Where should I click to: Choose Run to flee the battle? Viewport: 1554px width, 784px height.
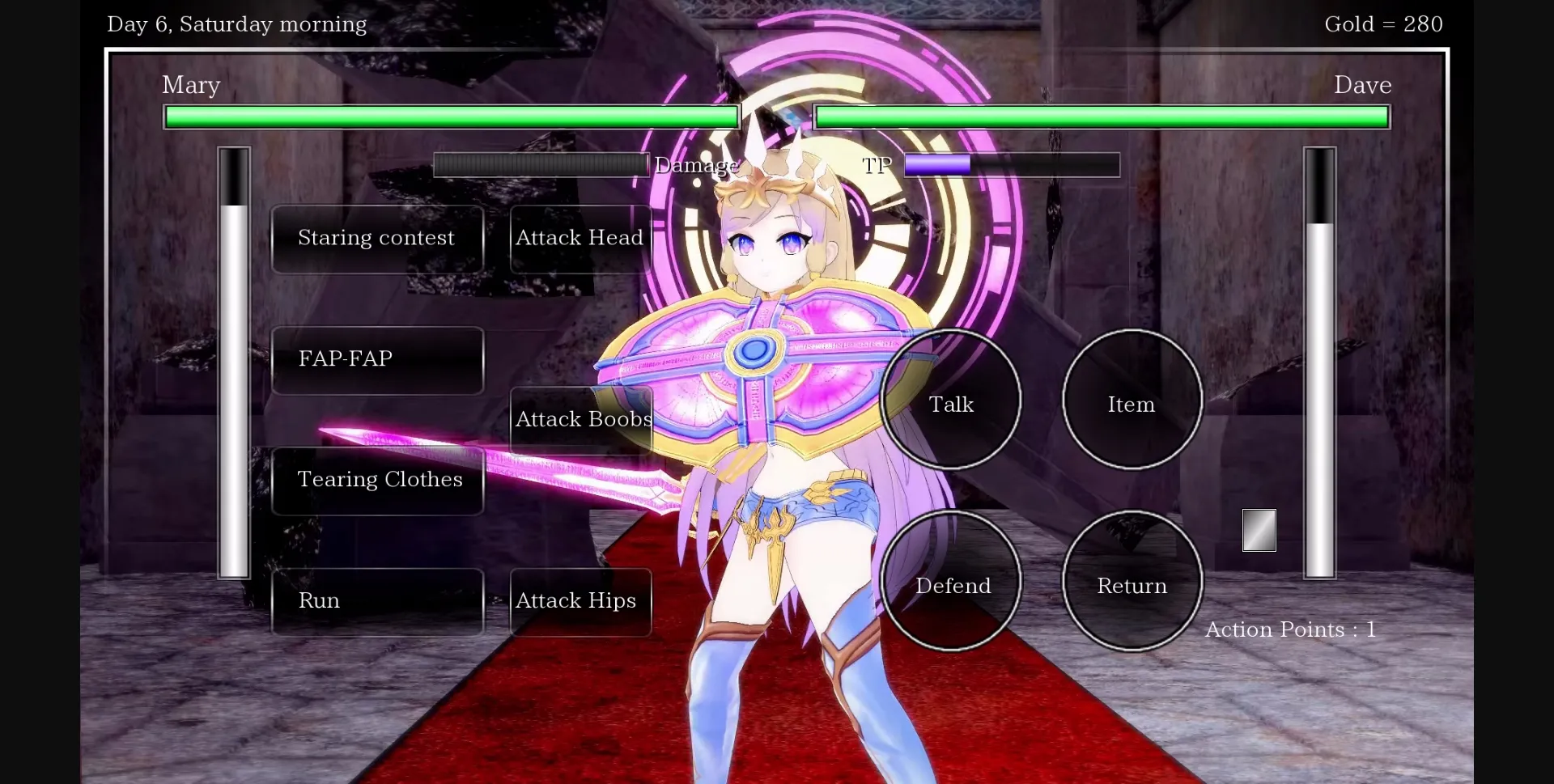tap(376, 600)
